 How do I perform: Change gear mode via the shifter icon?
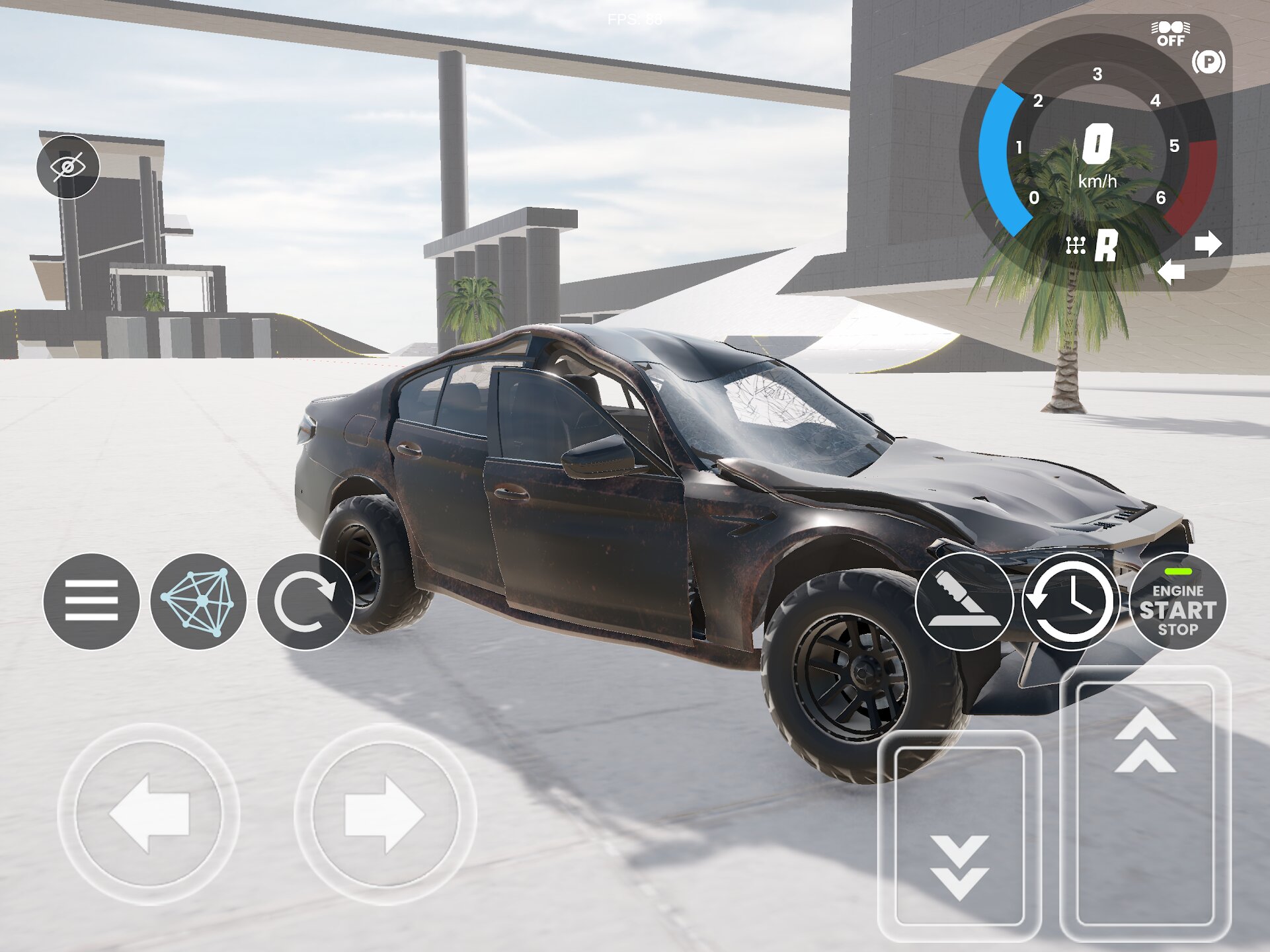click(x=1076, y=246)
